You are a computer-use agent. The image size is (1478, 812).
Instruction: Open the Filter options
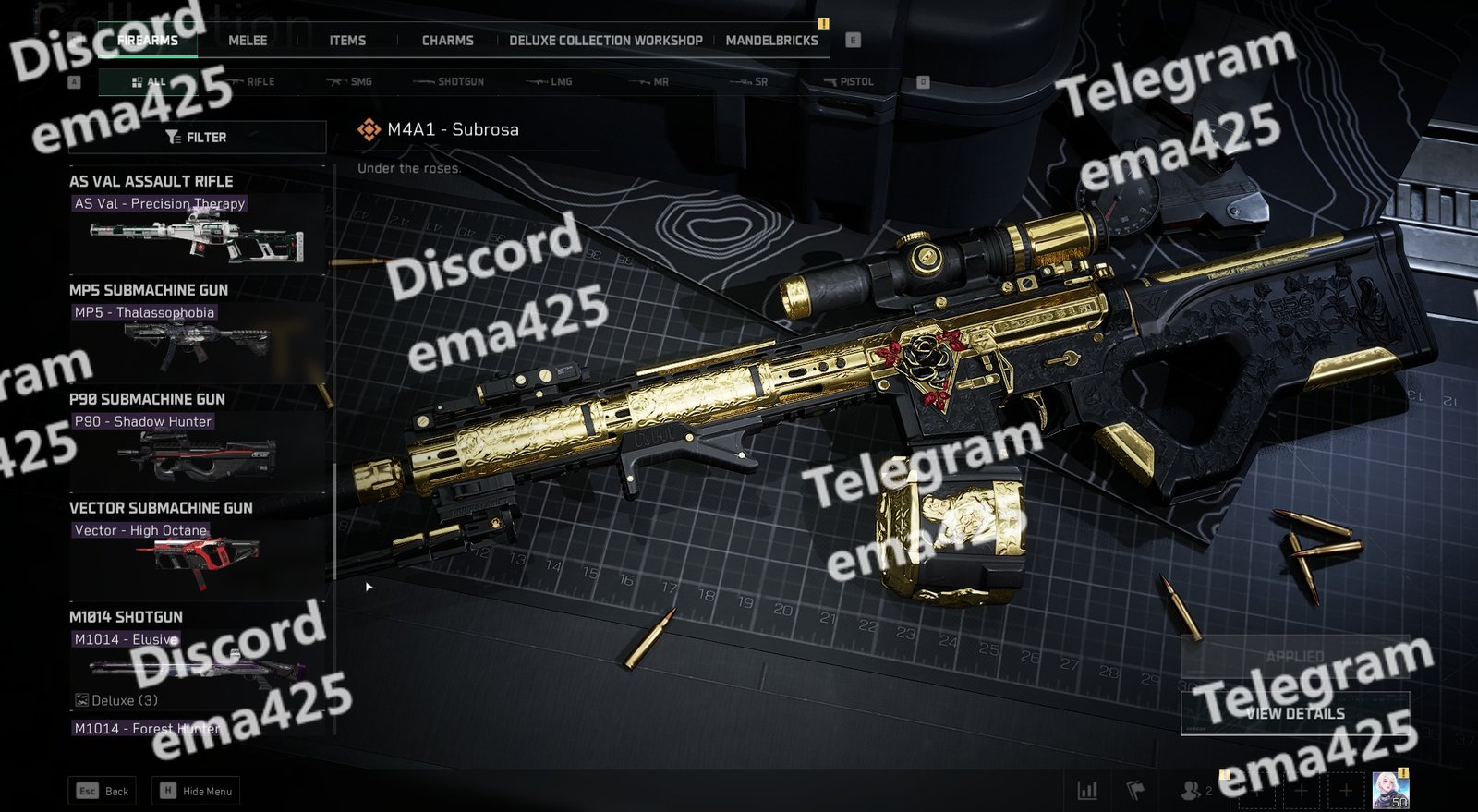pos(197,138)
